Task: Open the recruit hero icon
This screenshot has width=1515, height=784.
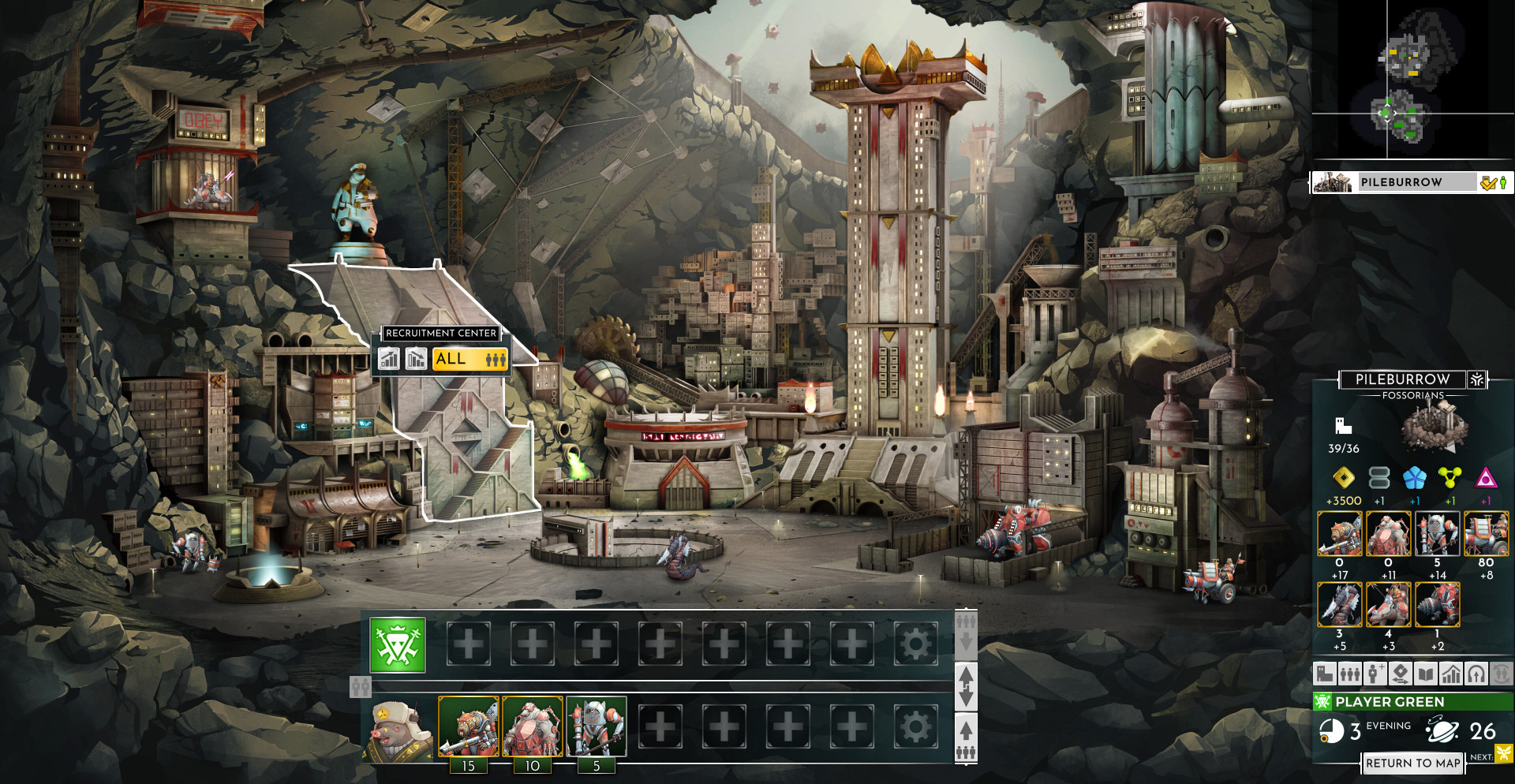Action: click(1375, 674)
